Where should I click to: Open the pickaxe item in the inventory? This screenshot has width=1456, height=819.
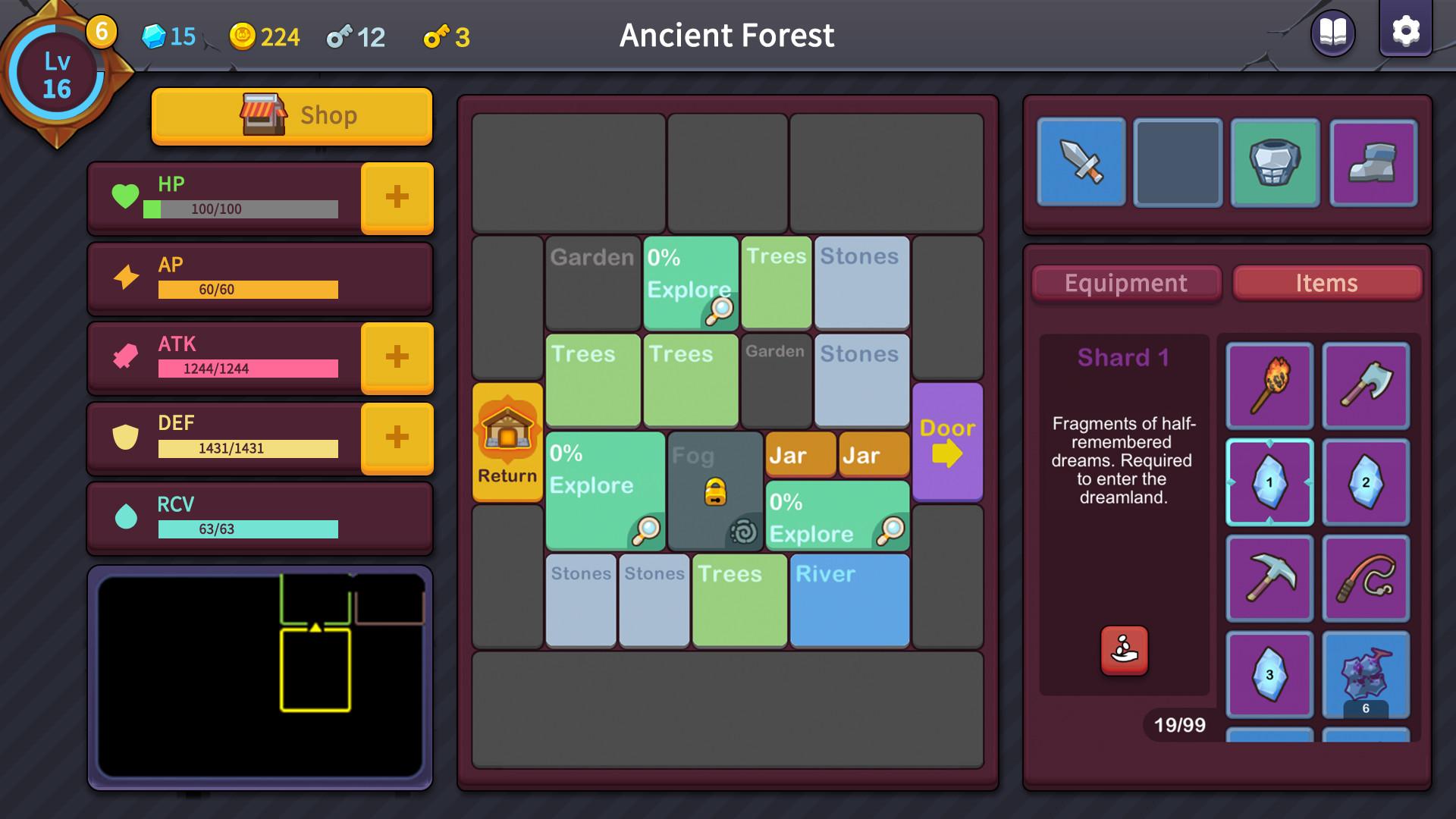pyautogui.click(x=1269, y=579)
